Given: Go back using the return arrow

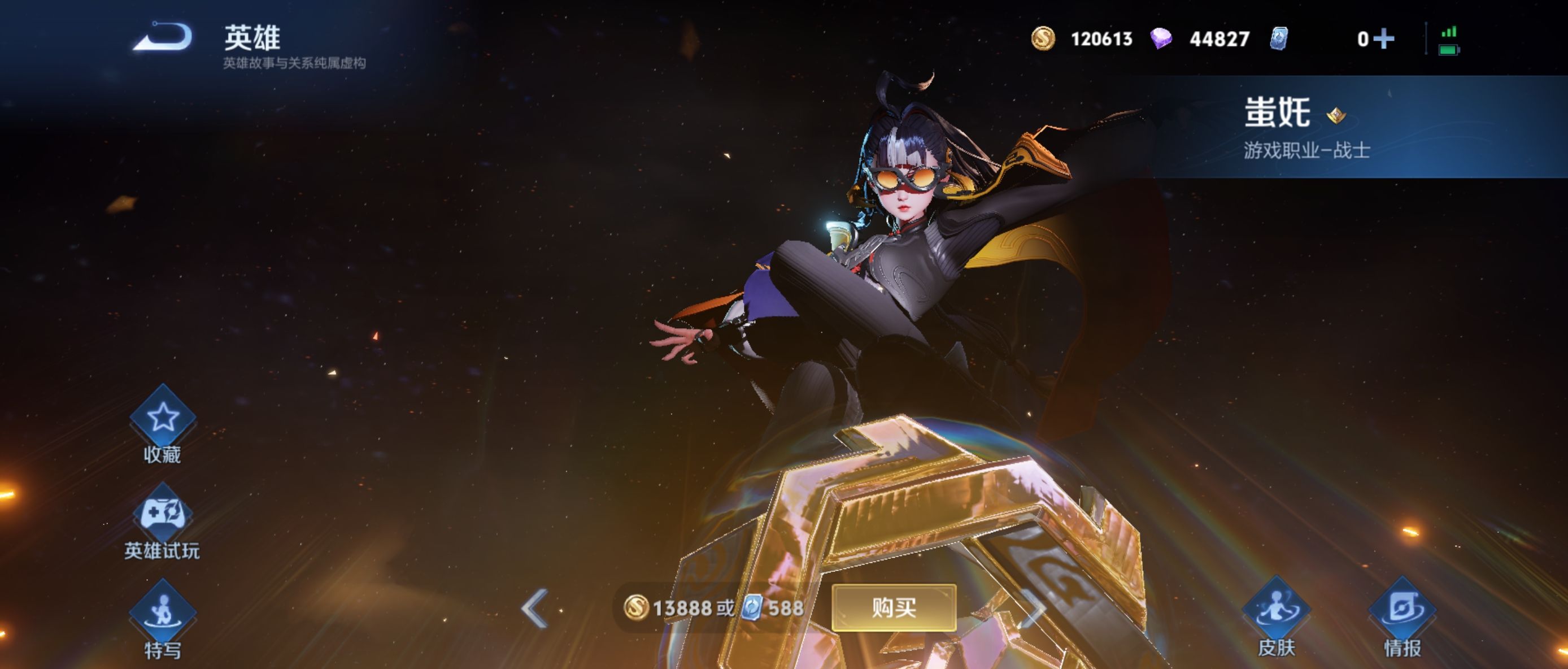Looking at the screenshot, I should click(x=163, y=37).
